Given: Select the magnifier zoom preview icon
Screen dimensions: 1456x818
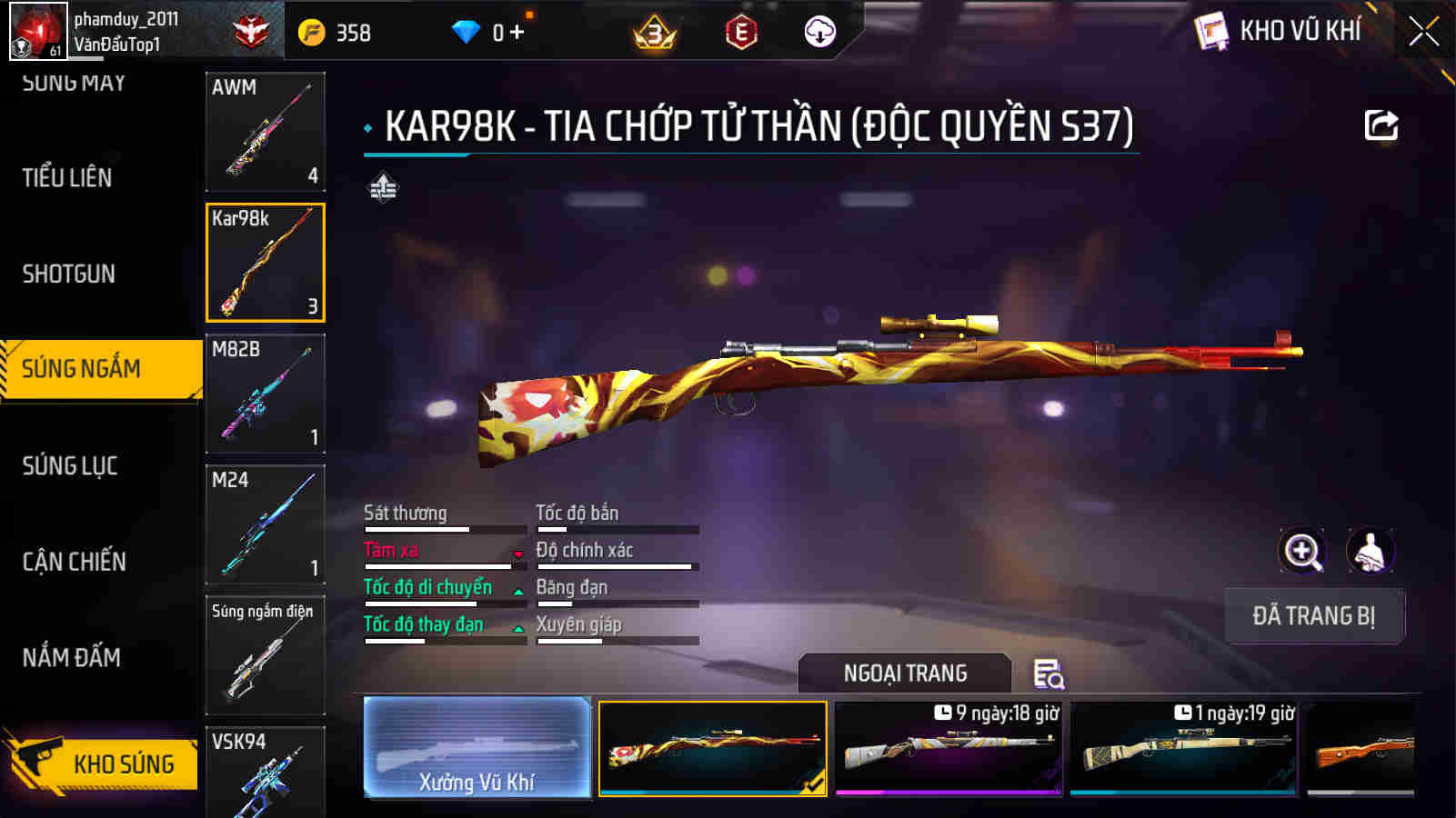Looking at the screenshot, I should pos(1302,552).
